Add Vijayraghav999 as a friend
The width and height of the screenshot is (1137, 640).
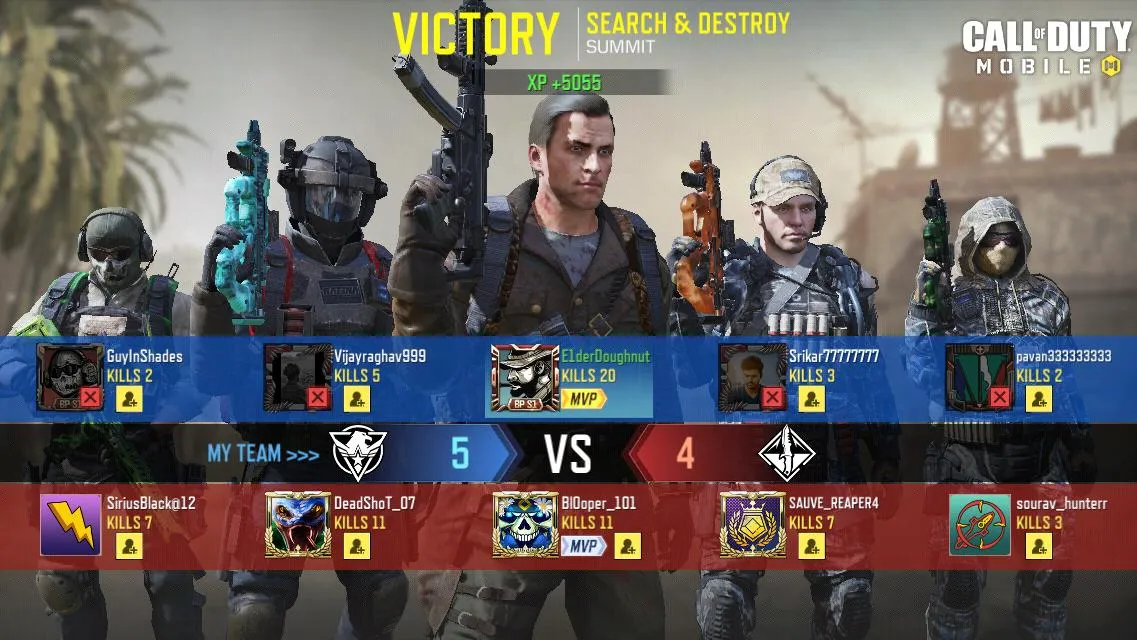(357, 399)
